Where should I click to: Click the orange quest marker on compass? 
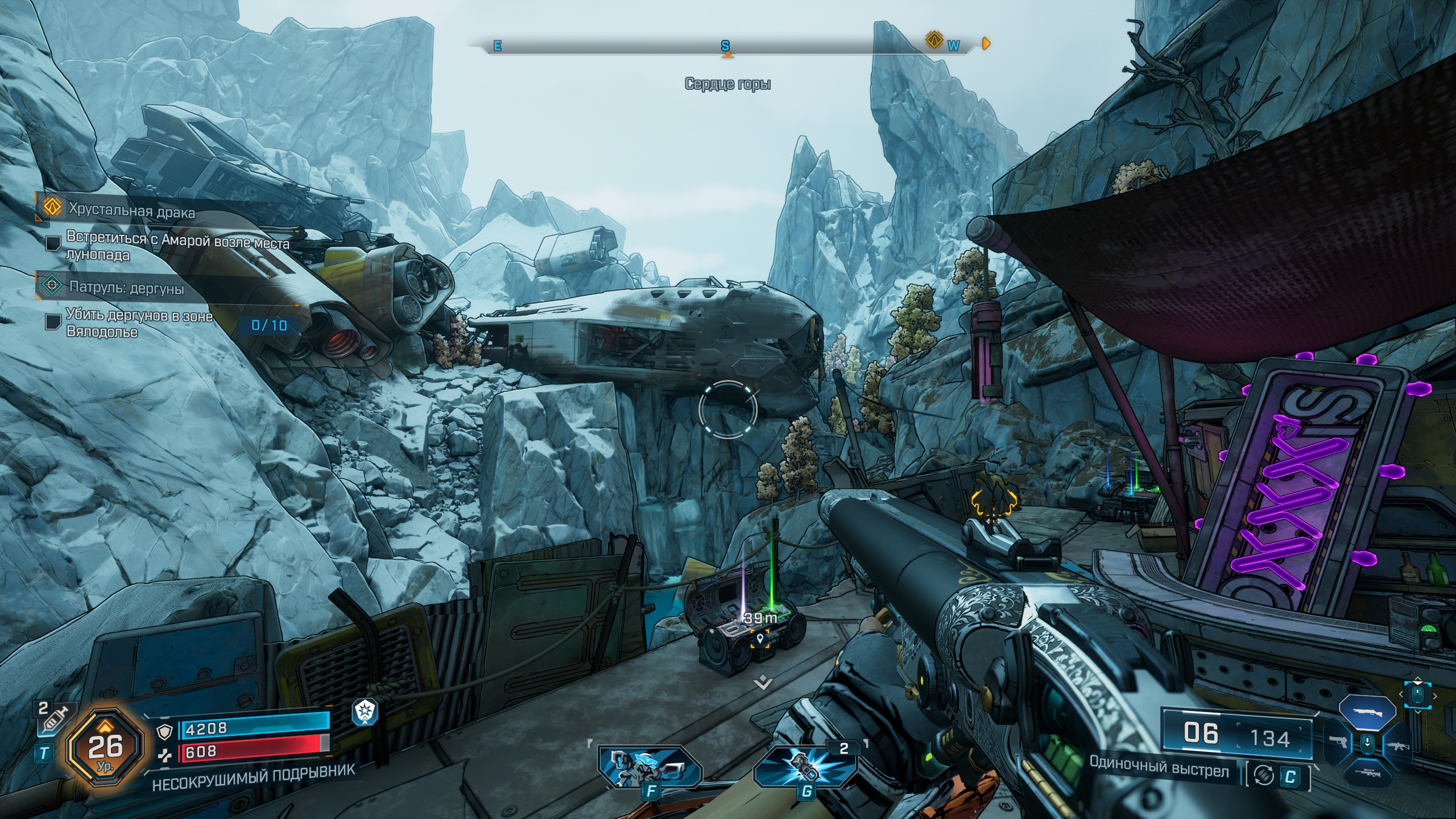[933, 40]
